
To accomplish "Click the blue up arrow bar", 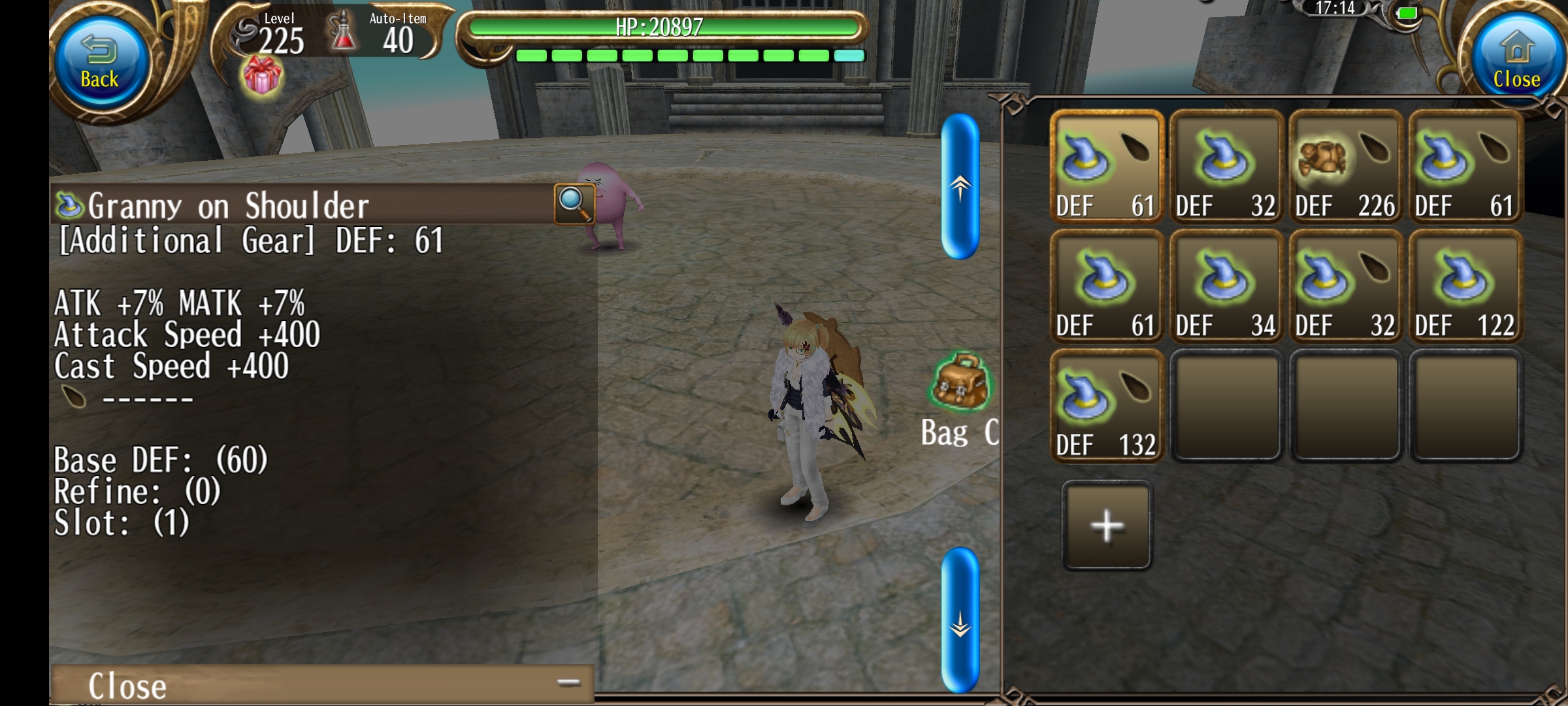I will pyautogui.click(x=960, y=187).
